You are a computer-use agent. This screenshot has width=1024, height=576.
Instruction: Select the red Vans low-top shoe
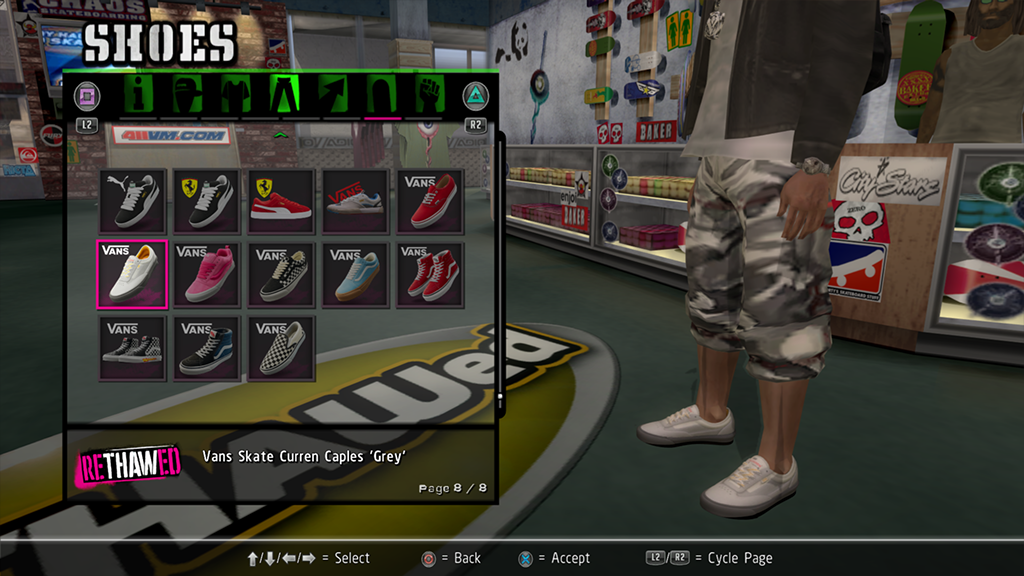(430, 200)
